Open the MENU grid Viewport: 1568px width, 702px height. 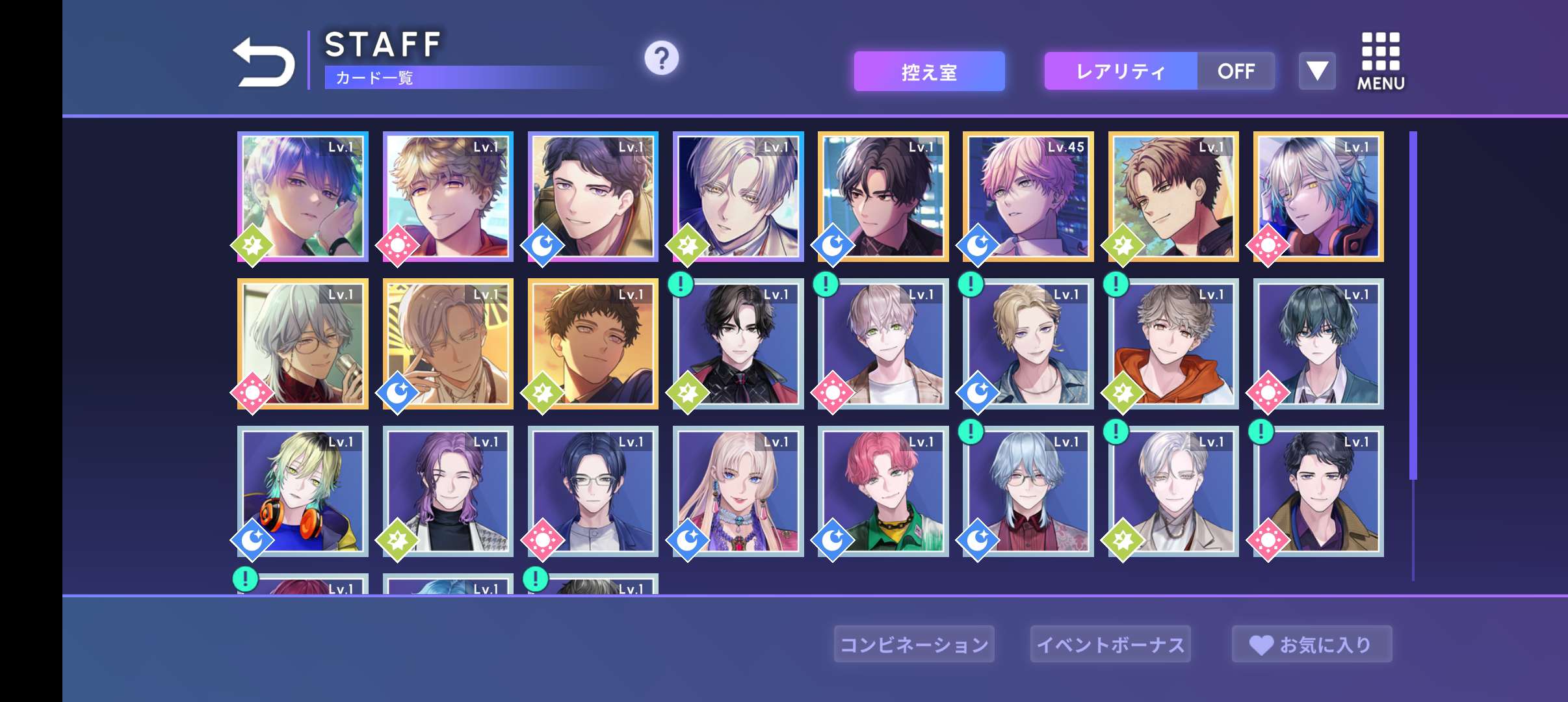(x=1380, y=62)
